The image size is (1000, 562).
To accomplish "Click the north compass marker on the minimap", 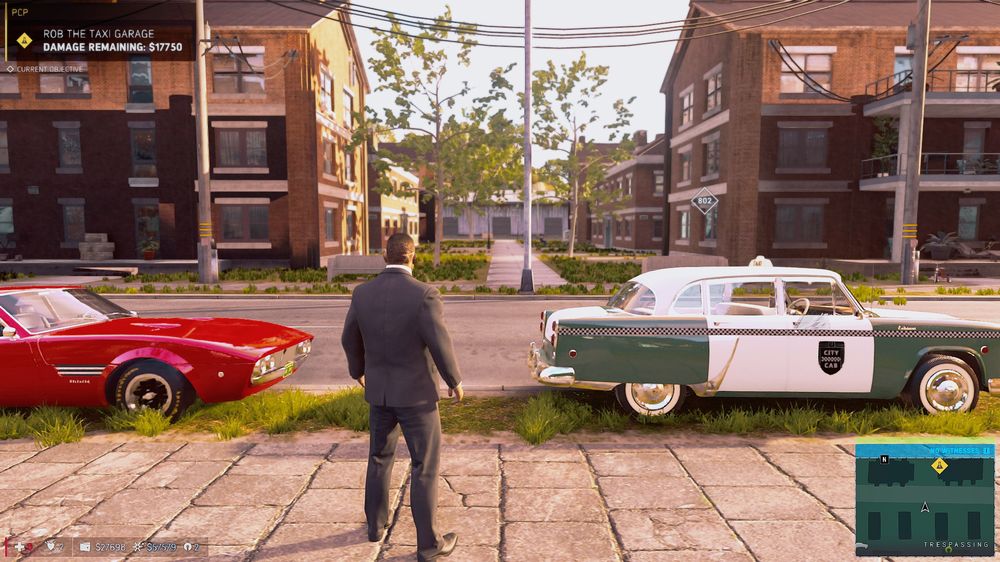I will [x=884, y=459].
